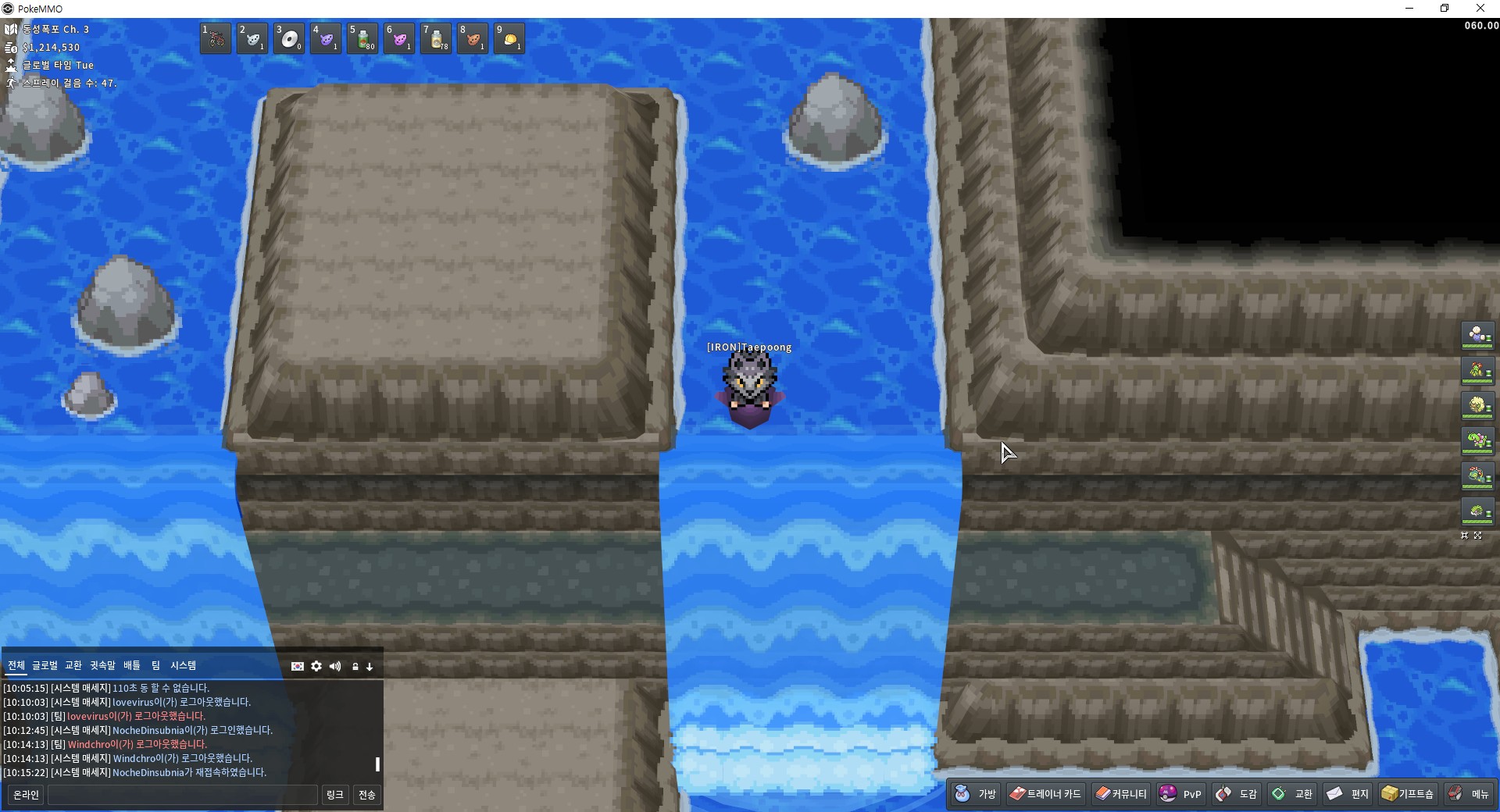The width and height of the screenshot is (1500, 812).
Task: Open the 편지 mail window
Action: [1348, 794]
